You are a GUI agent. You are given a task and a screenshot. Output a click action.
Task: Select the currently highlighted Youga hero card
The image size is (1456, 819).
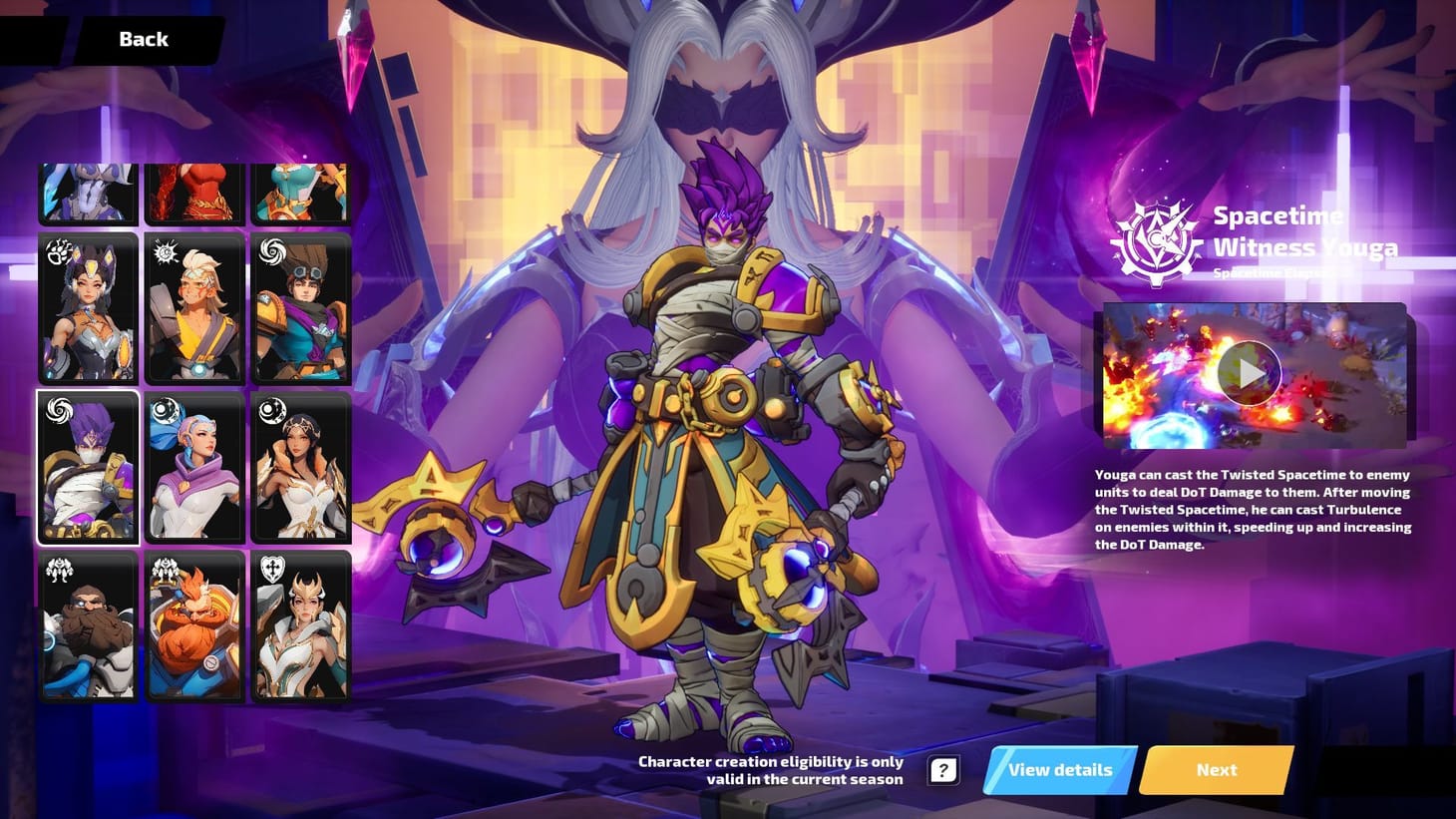point(88,467)
